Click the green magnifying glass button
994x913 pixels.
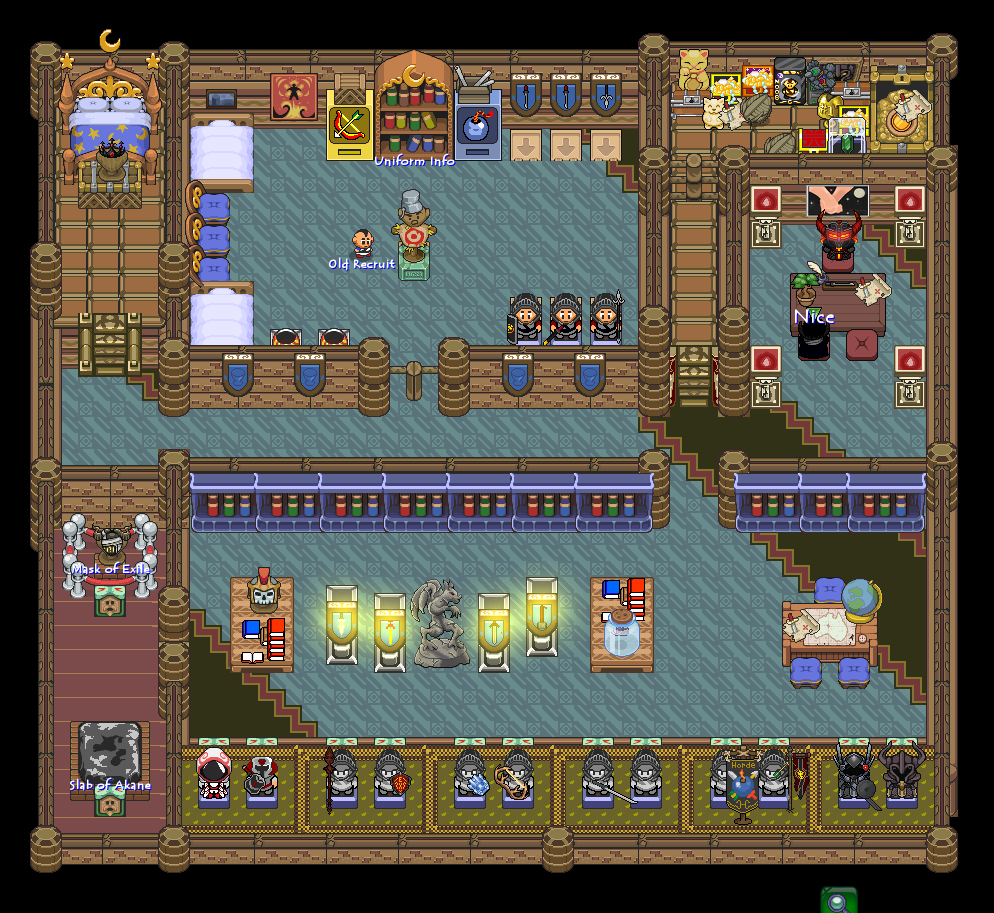tap(839, 901)
